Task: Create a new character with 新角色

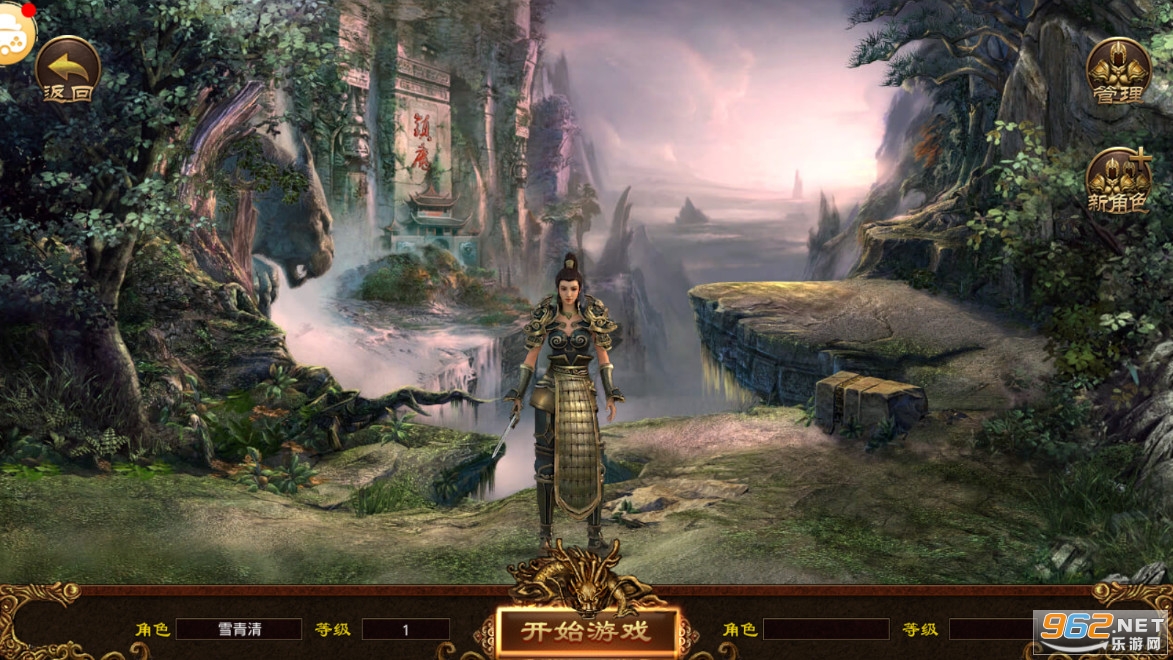Action: click(x=1117, y=182)
